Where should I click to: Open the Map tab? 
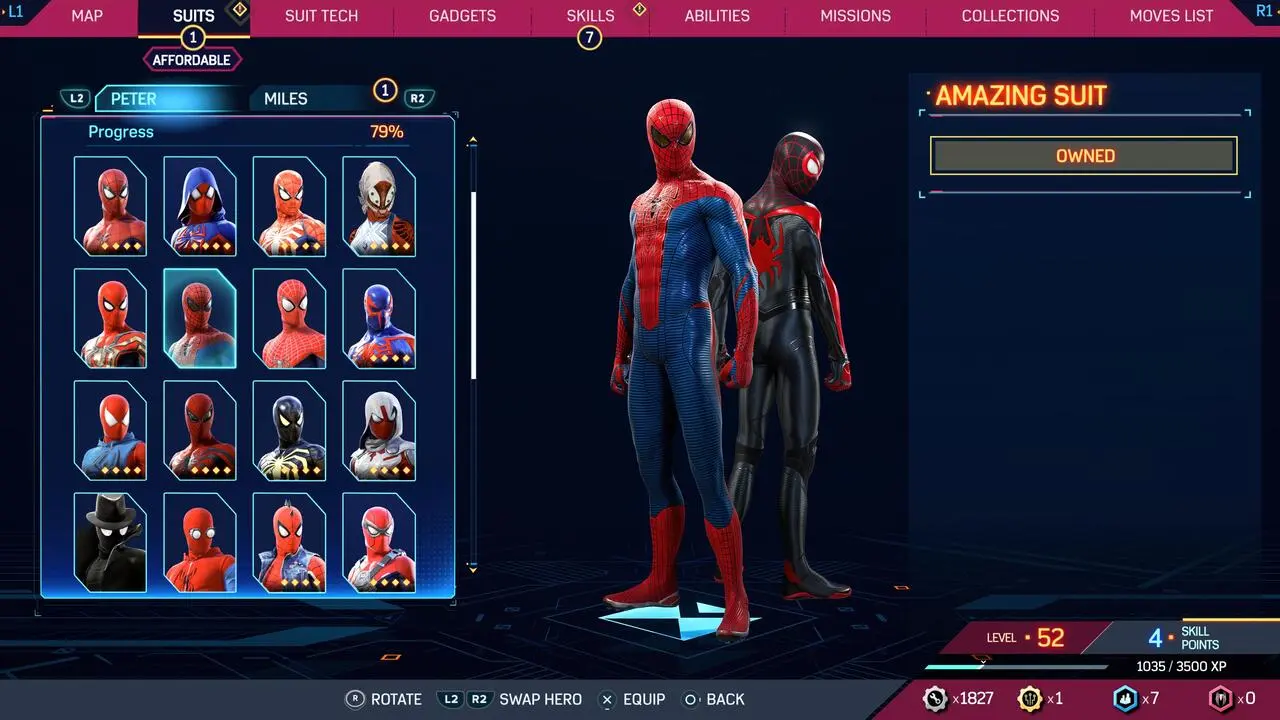(87, 16)
